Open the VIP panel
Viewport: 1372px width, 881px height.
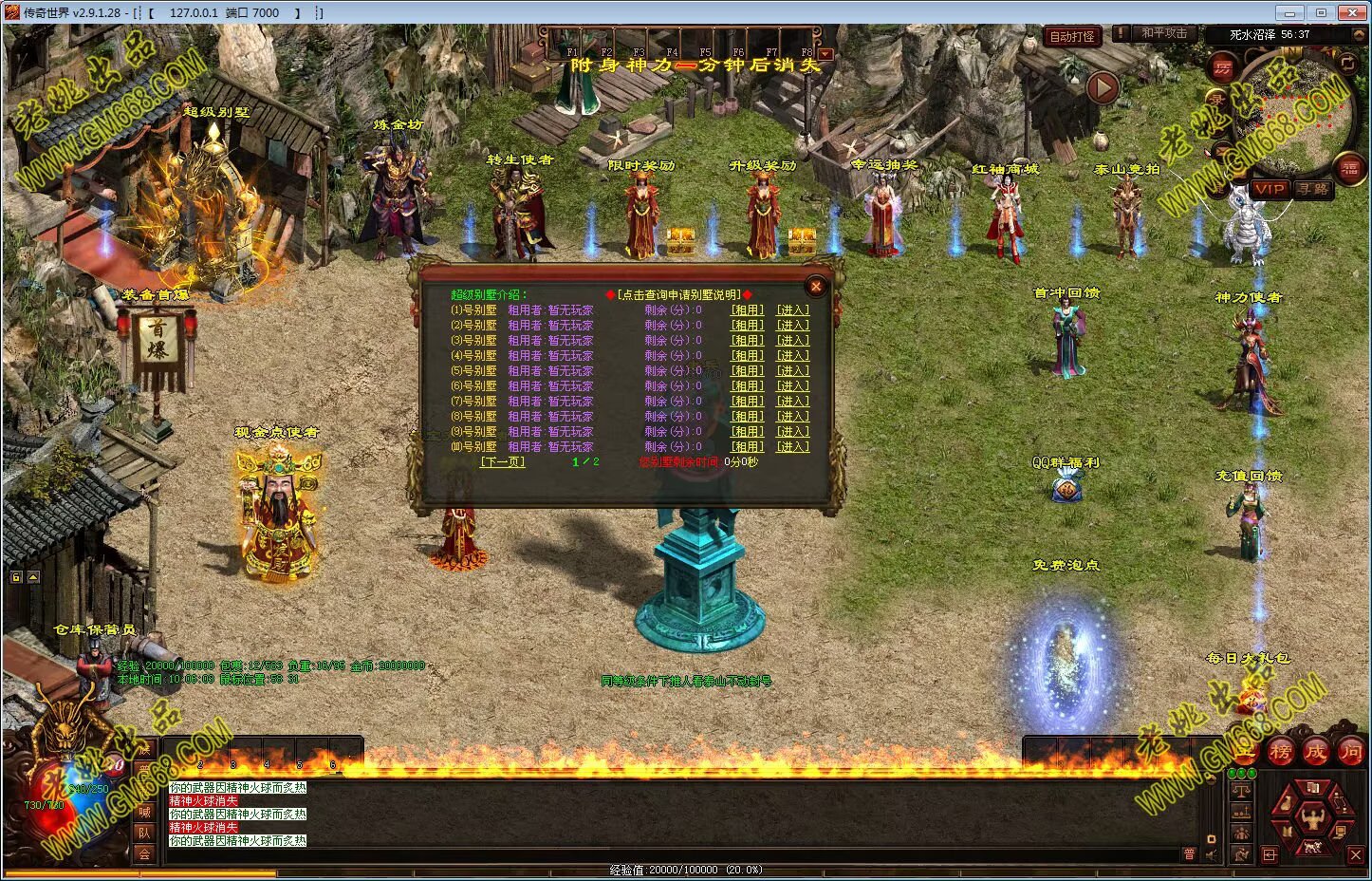(x=1269, y=189)
